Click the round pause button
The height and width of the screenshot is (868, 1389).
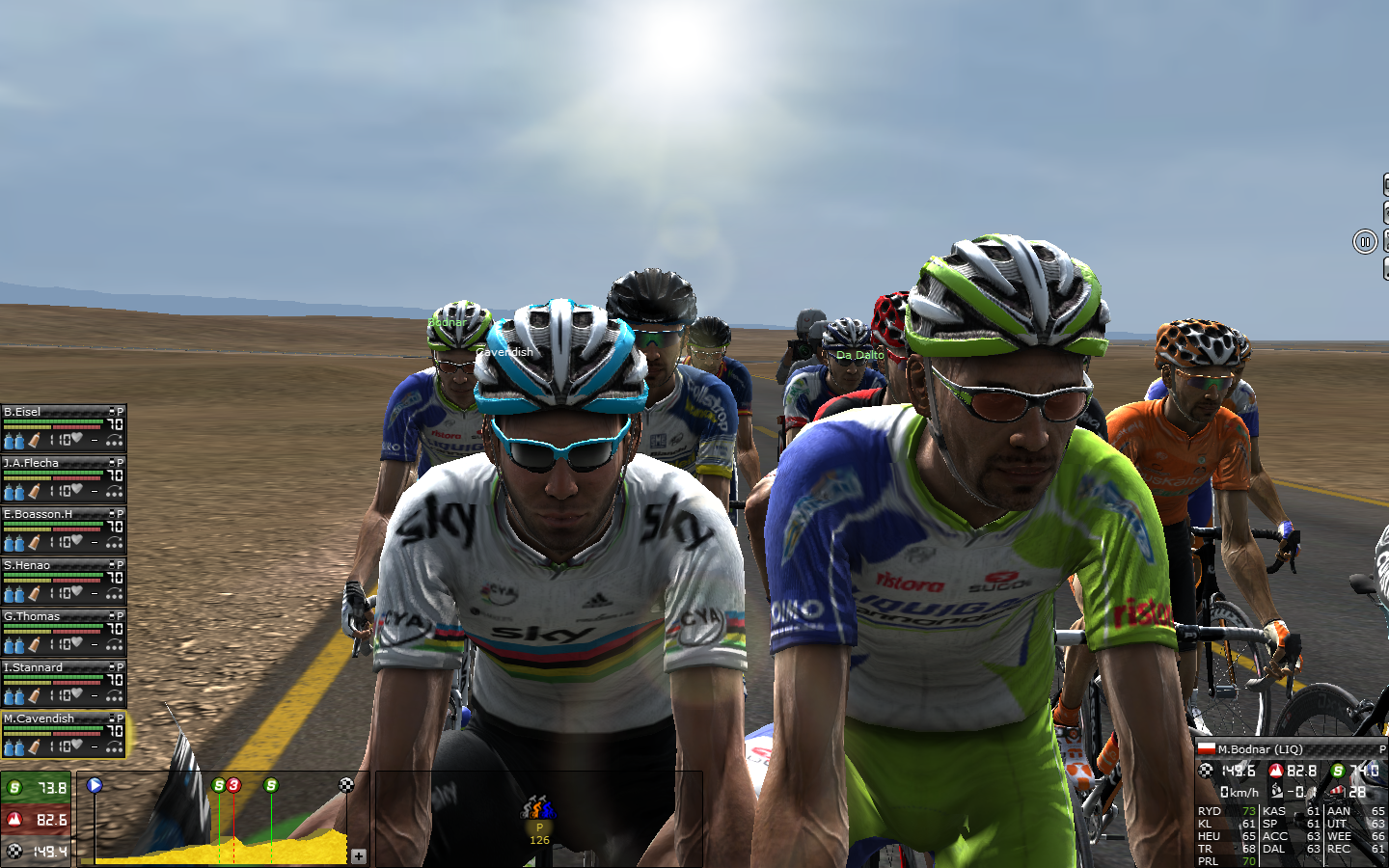pos(1364,241)
